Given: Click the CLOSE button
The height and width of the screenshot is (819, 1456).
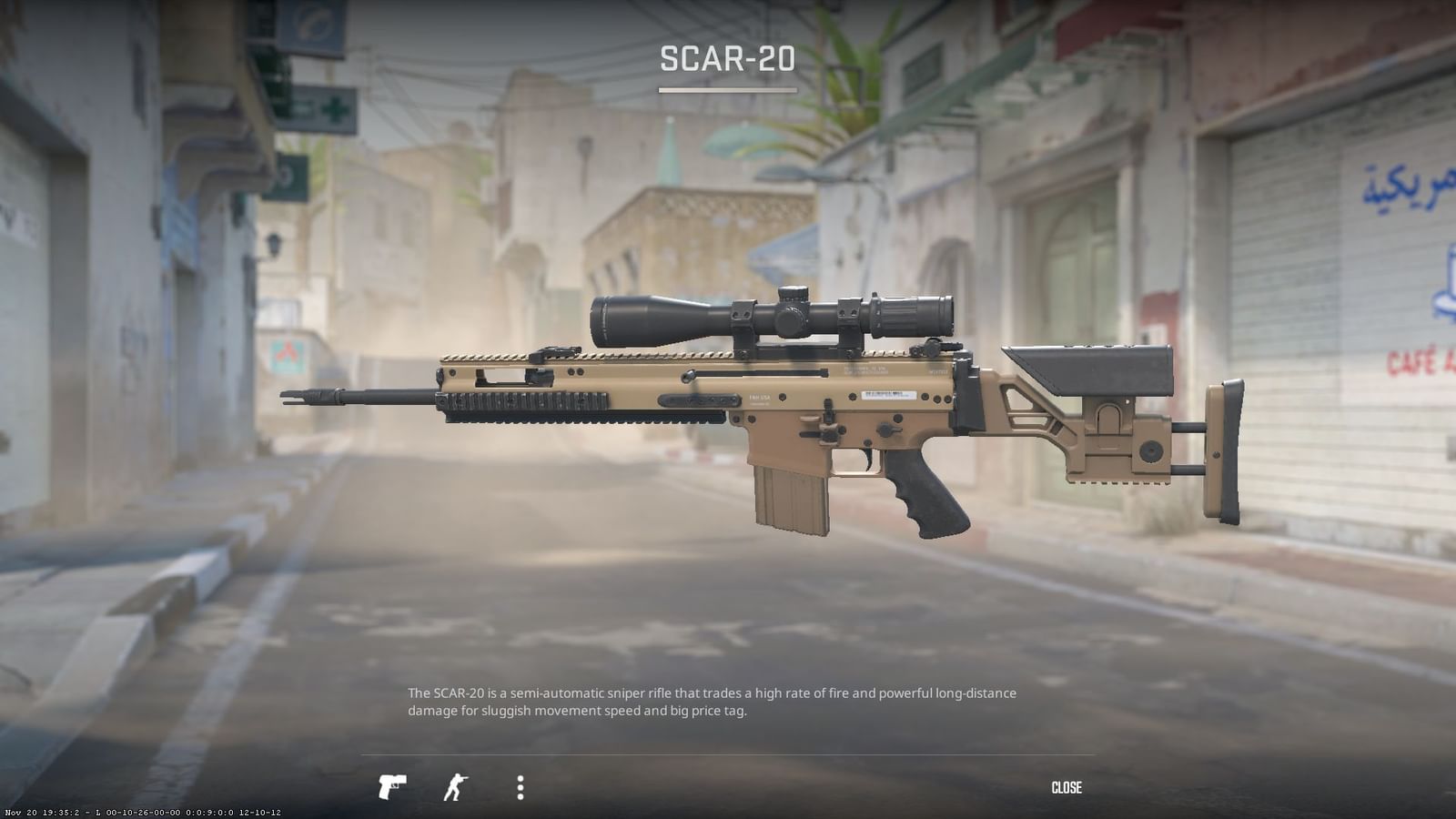Looking at the screenshot, I should pyautogui.click(x=1067, y=786).
